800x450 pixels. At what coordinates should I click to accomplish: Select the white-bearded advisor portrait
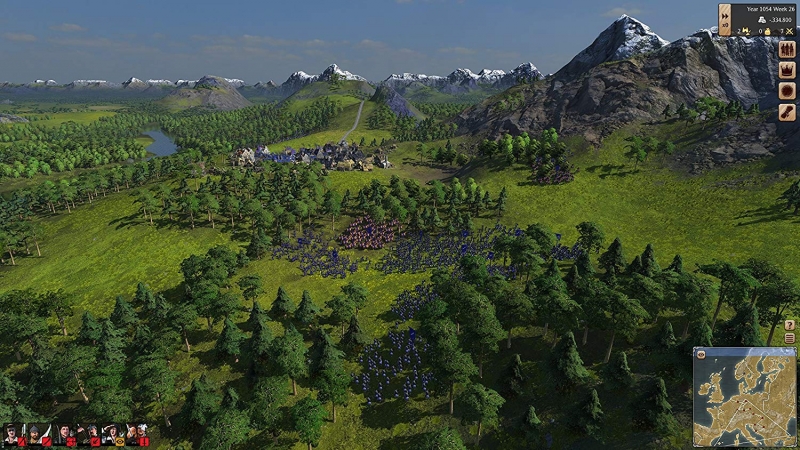[x=138, y=434]
